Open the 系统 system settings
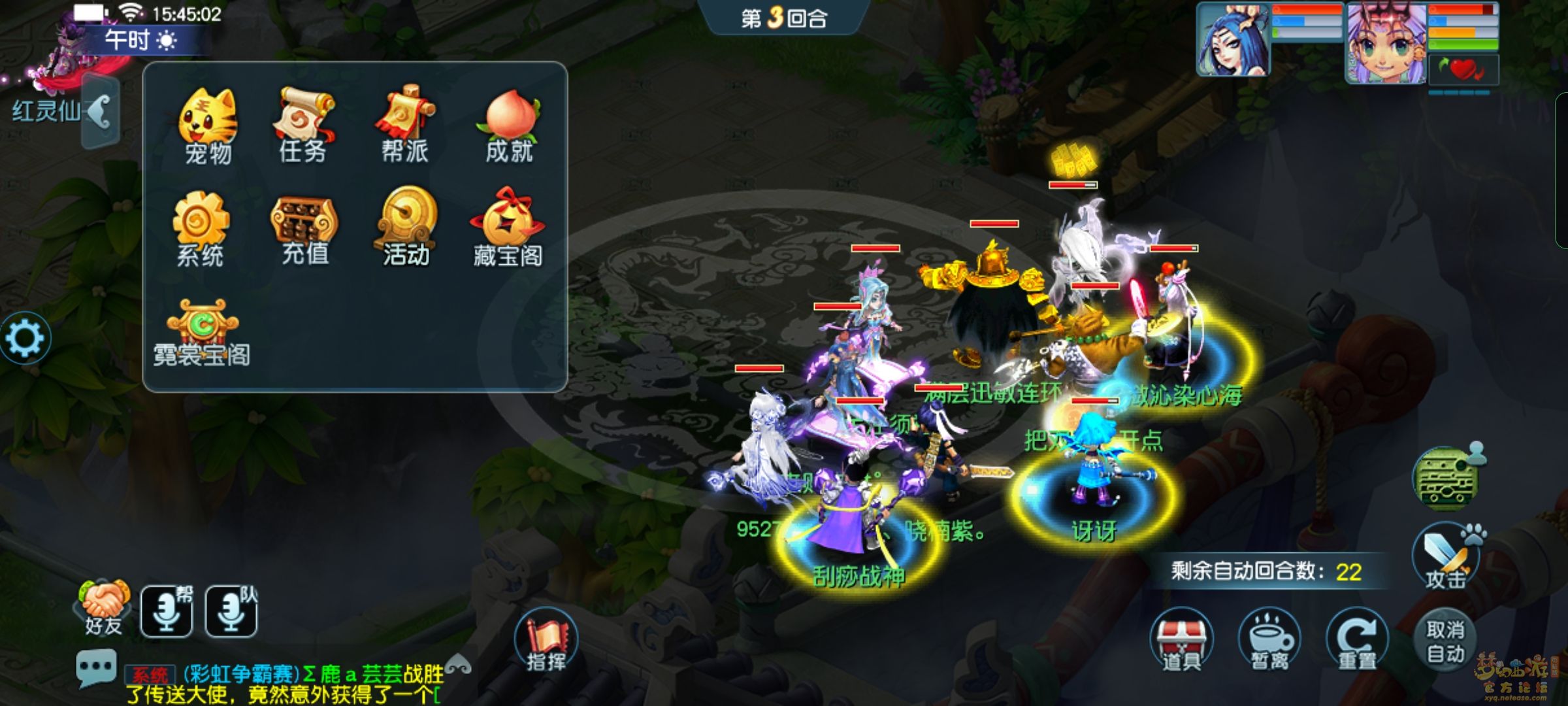The height and width of the screenshot is (706, 1568). pos(201,227)
